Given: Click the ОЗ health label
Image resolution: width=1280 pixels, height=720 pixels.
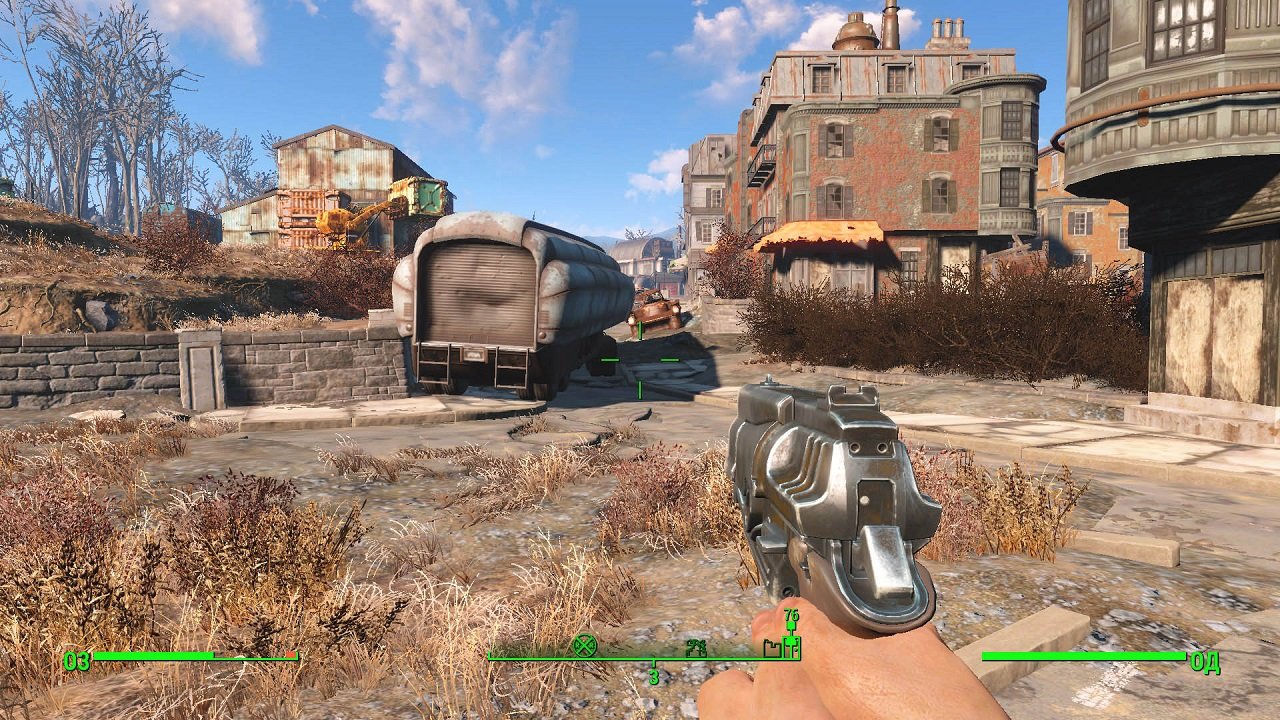Looking at the screenshot, I should [77, 661].
